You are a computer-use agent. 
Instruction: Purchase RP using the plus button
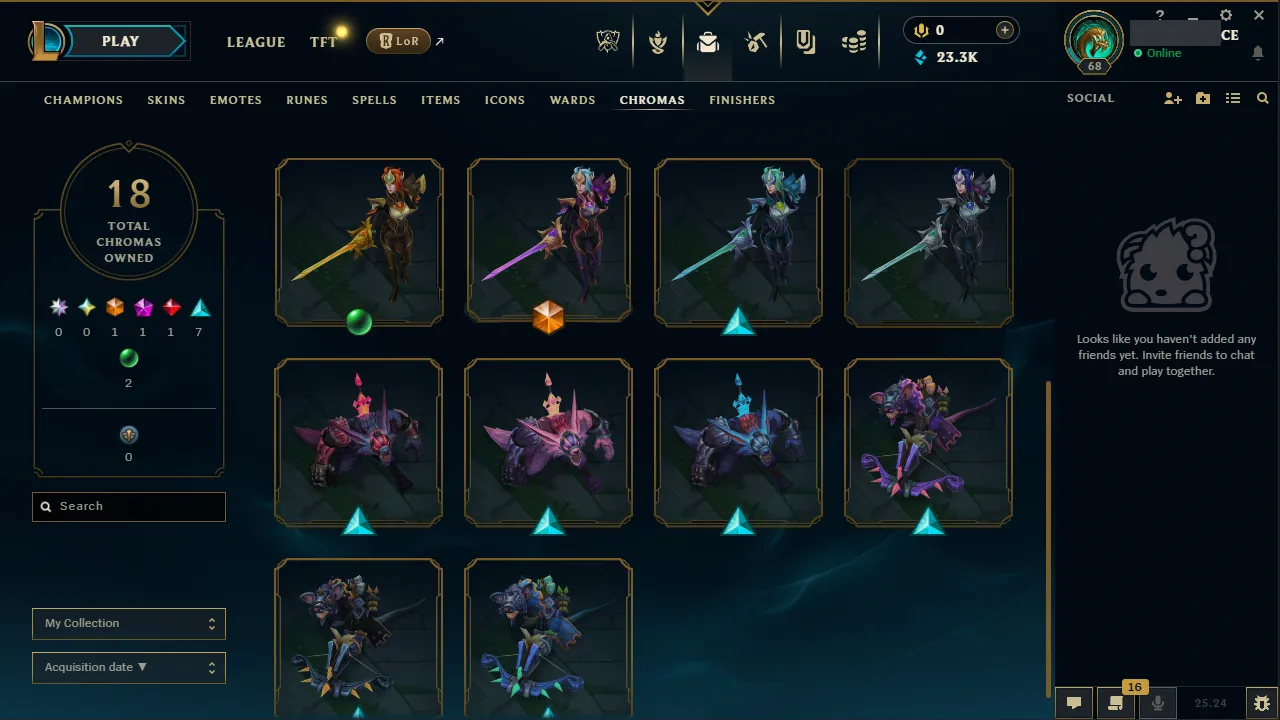1003,30
